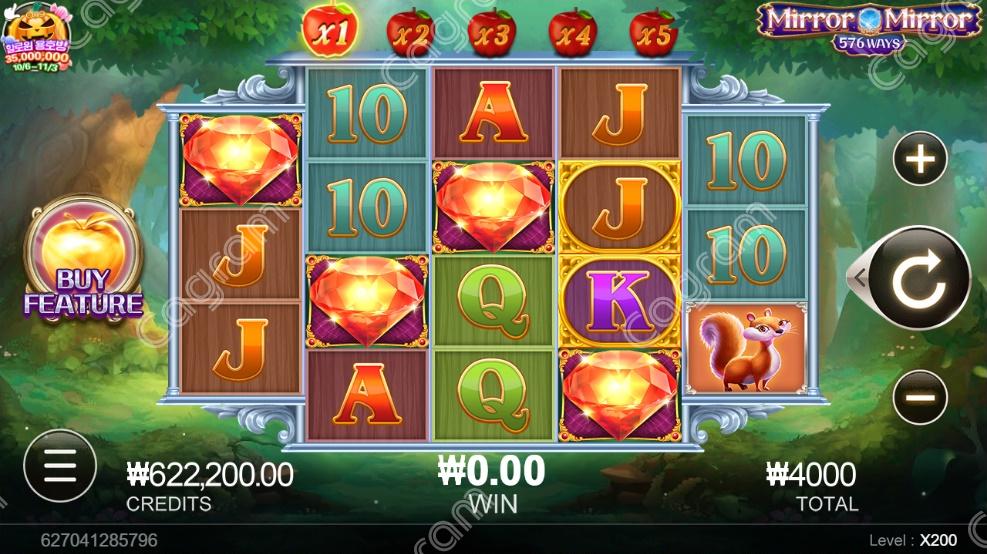Expand the small arrow beside the spin button

tap(857, 279)
